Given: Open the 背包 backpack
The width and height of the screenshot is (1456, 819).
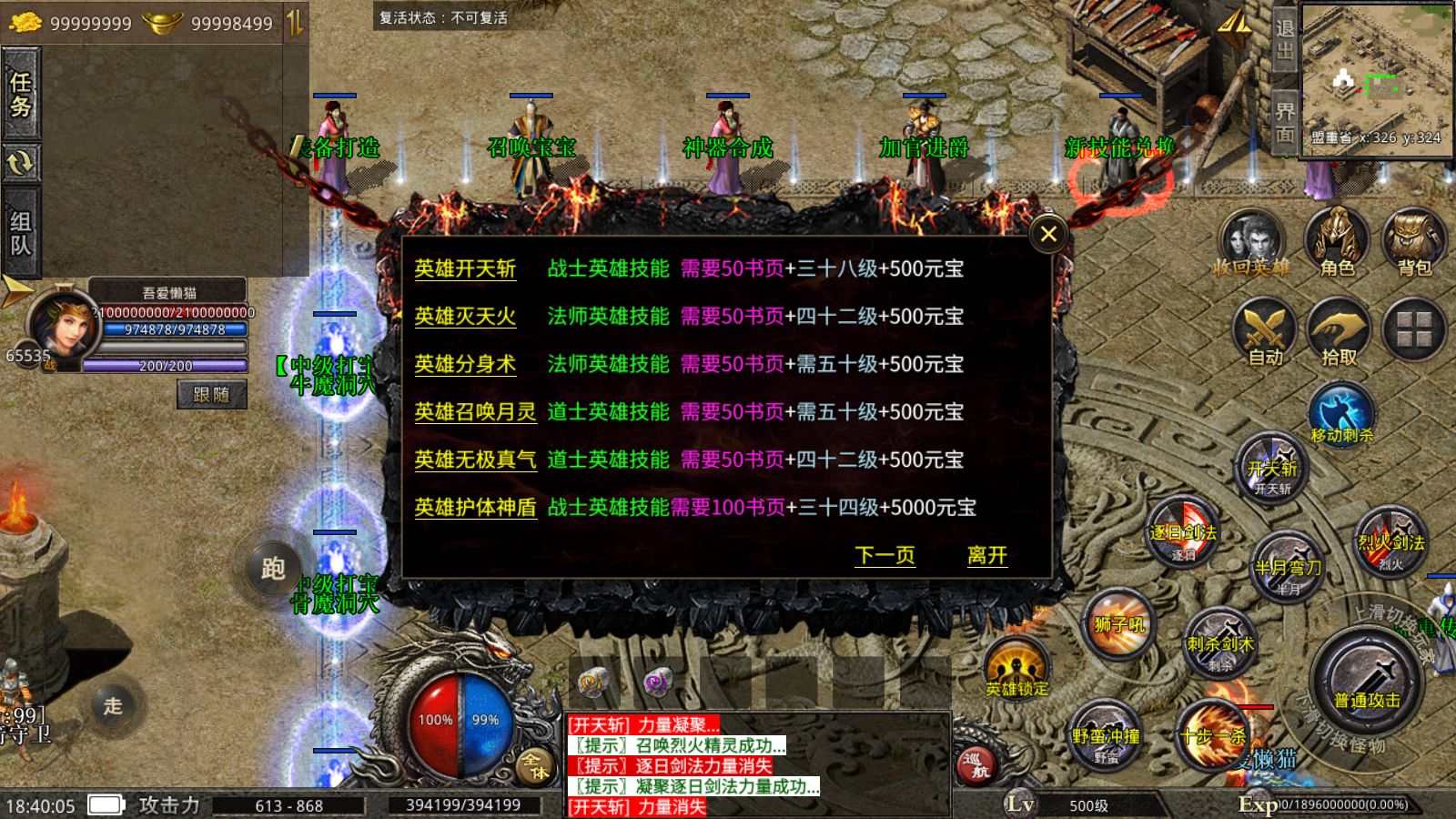Looking at the screenshot, I should coord(1414,241).
